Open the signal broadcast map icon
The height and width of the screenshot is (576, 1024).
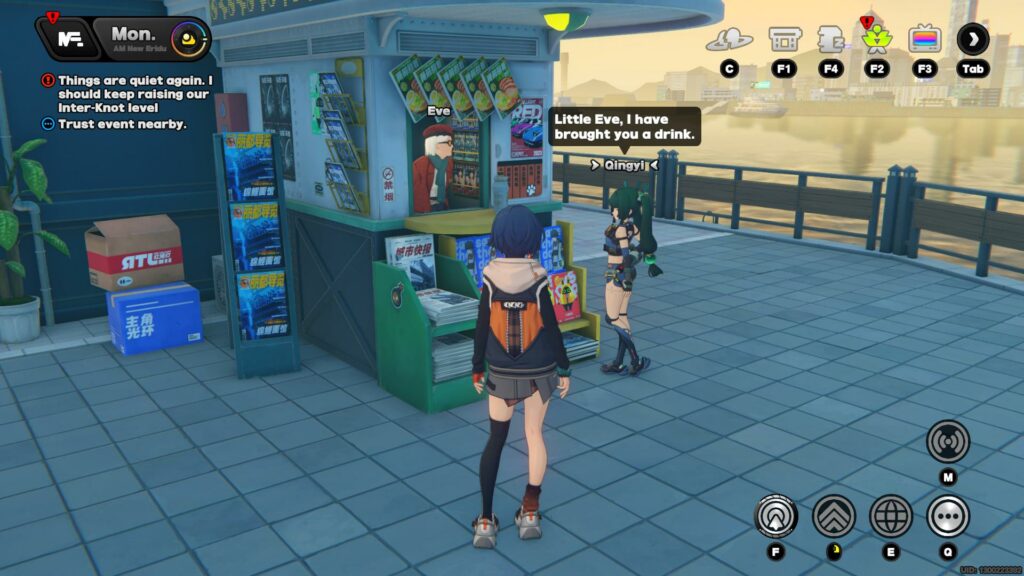click(x=948, y=441)
